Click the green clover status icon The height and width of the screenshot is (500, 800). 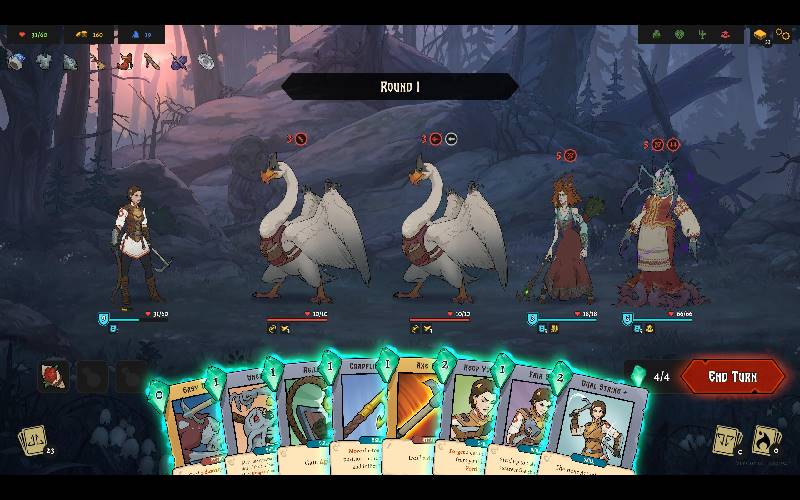[x=657, y=35]
